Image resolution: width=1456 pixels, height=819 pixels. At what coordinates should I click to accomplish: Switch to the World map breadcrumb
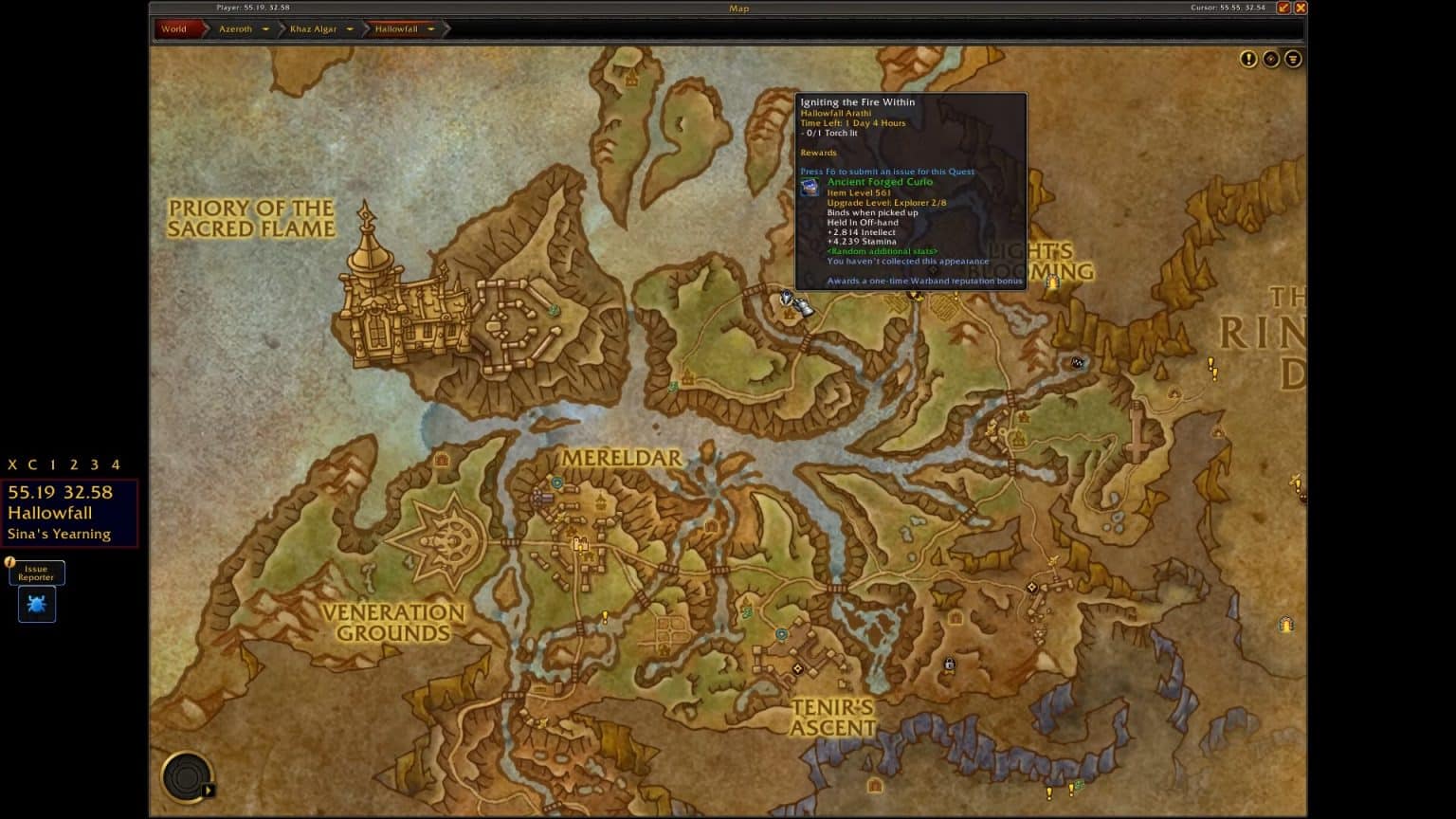click(x=174, y=29)
